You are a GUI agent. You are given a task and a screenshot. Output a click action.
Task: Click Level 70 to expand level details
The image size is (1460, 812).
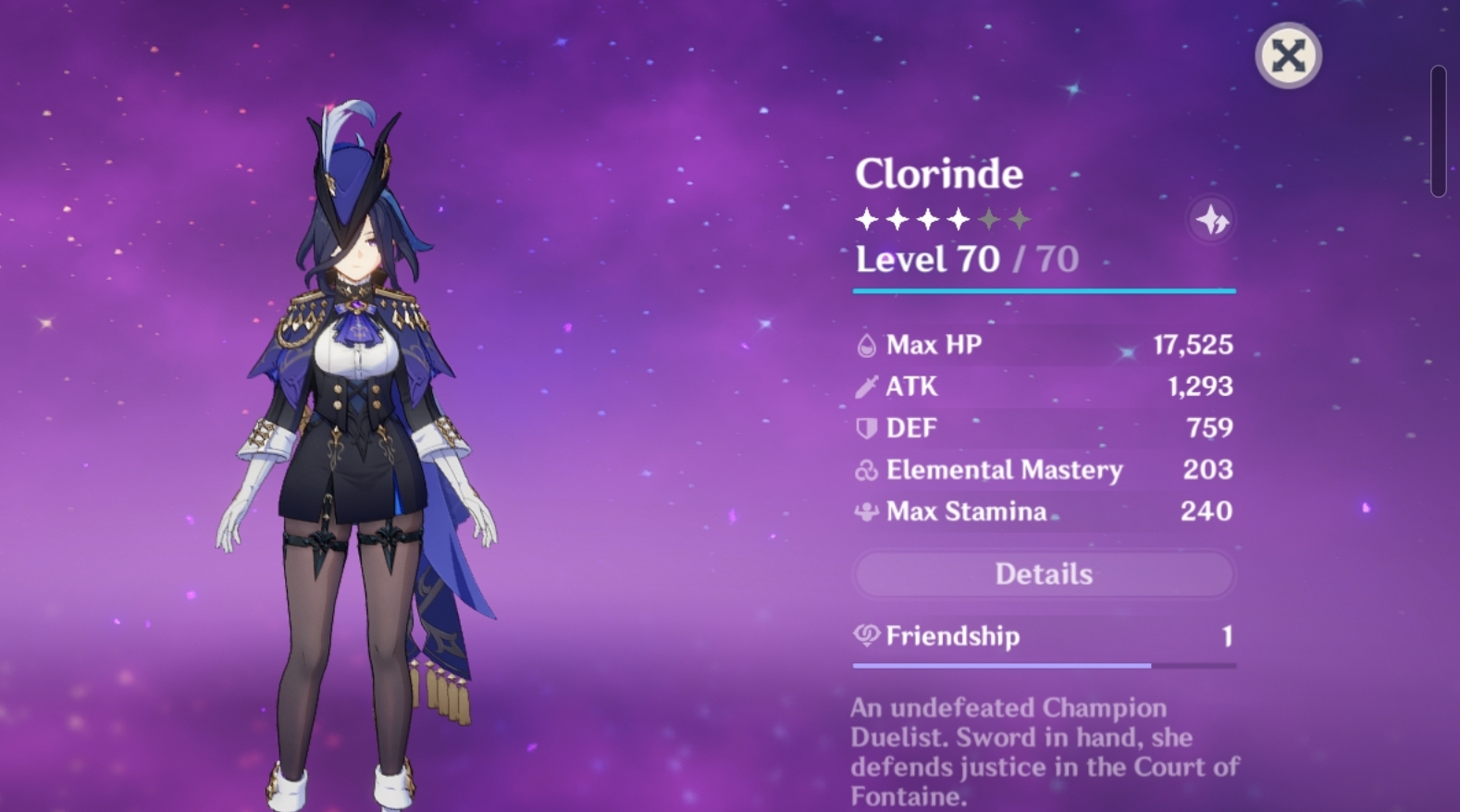click(x=927, y=259)
